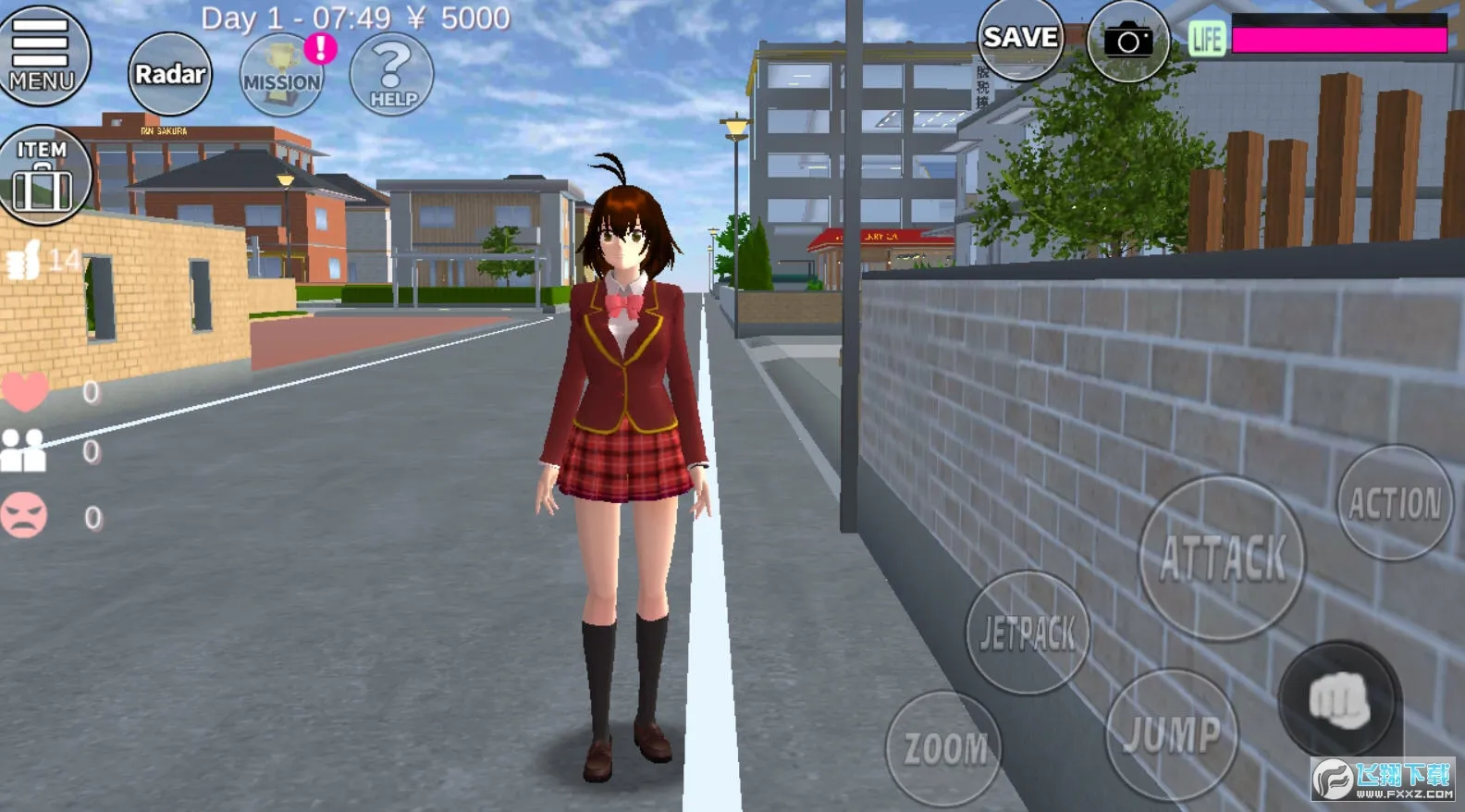Screen dimensions: 1465x812
Task: Click the ZOOM button
Action: 944,748
